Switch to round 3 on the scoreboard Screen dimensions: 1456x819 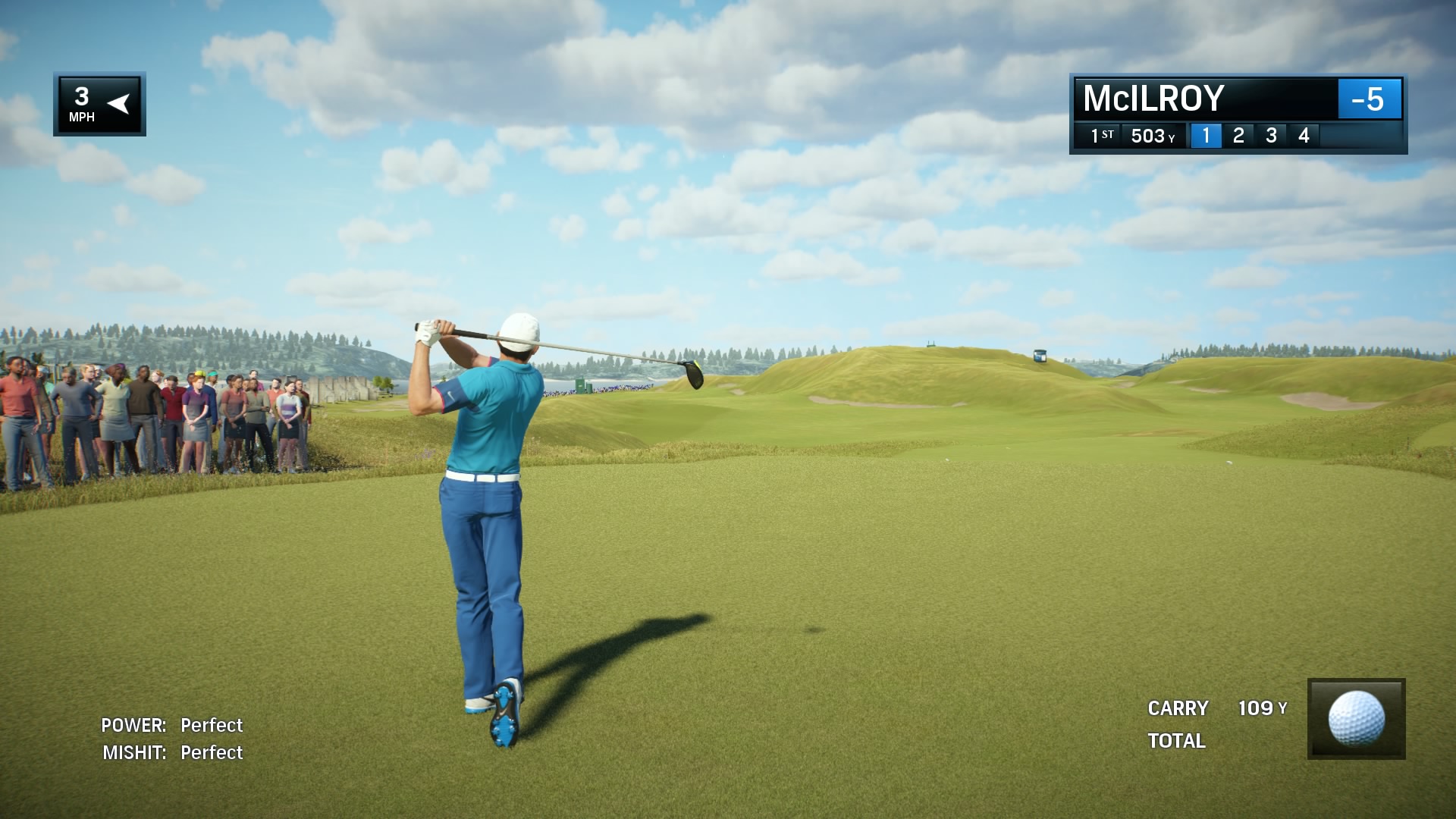coord(1271,136)
